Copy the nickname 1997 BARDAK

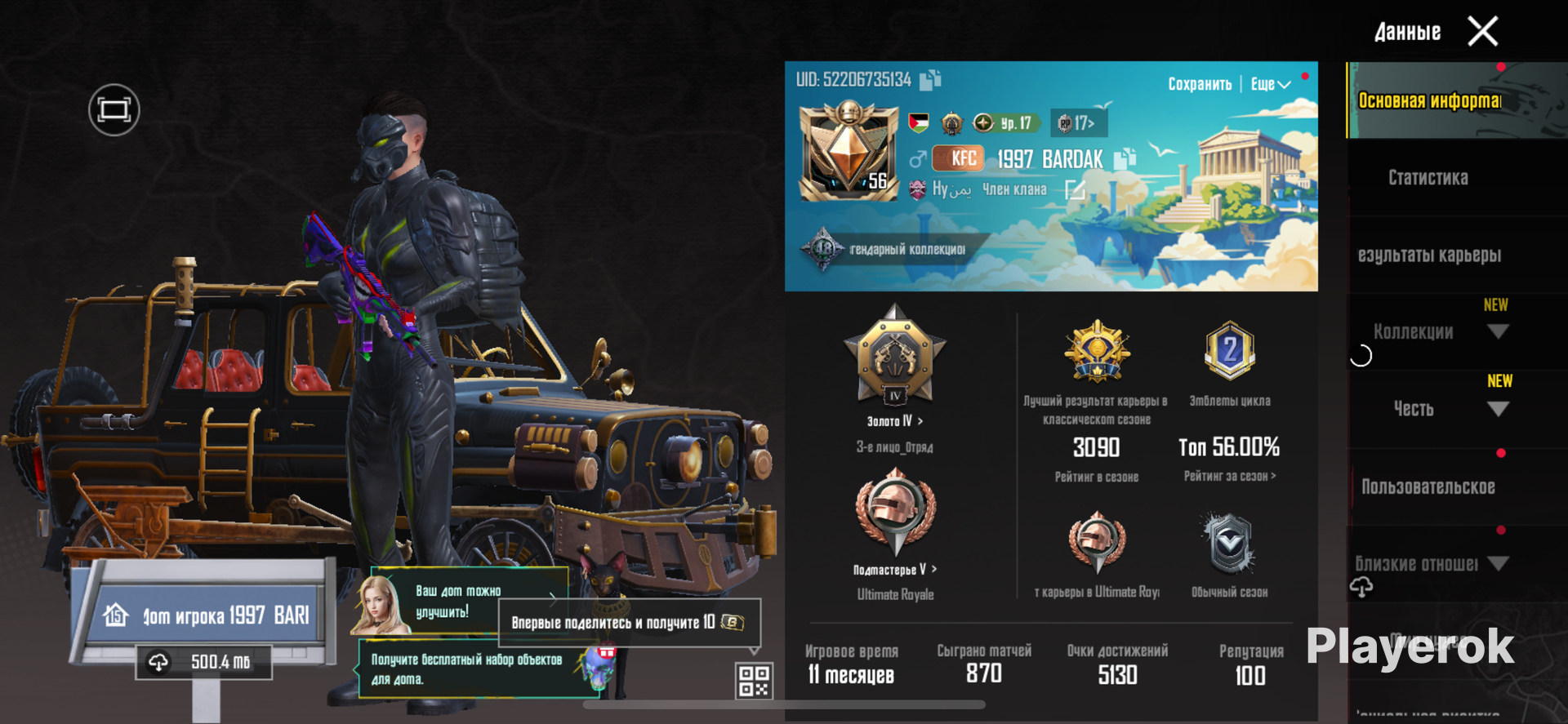[1125, 159]
